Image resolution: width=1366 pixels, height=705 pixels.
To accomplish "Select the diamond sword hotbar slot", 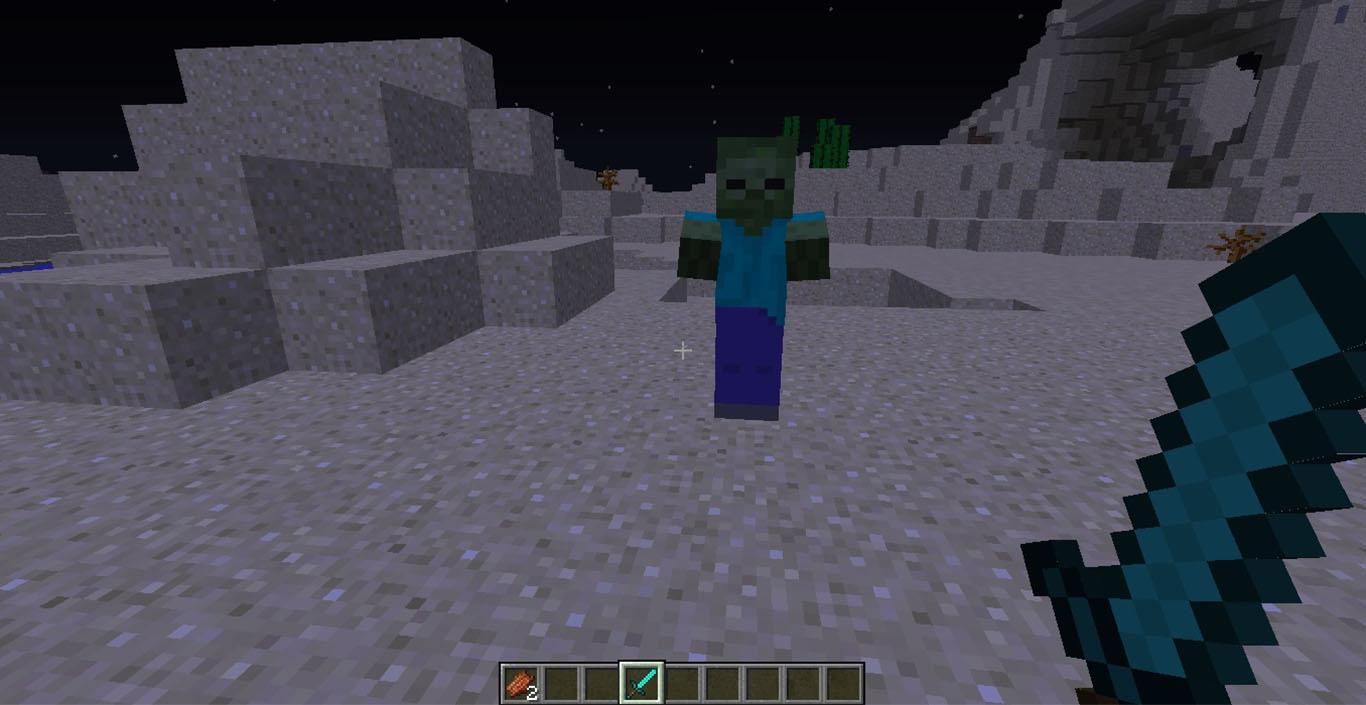I will [x=640, y=683].
